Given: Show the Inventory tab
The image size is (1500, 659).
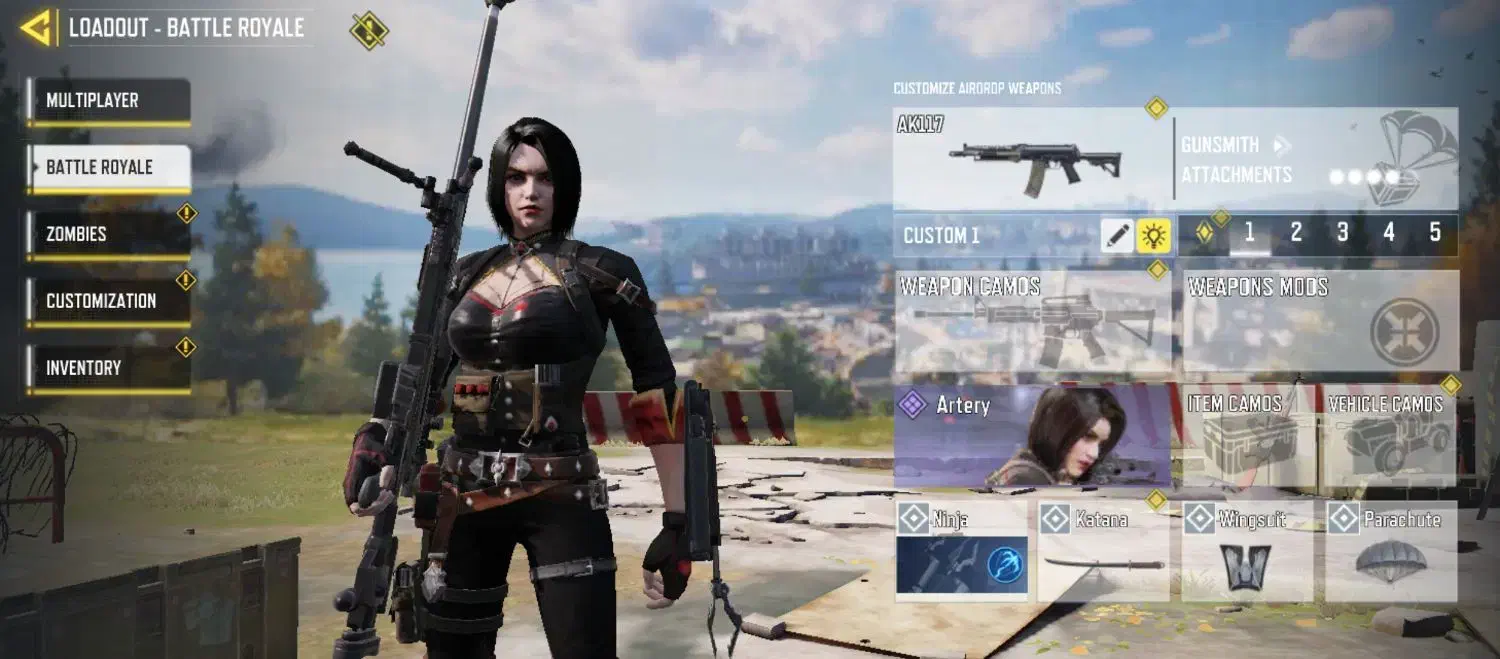Looking at the screenshot, I should [x=108, y=368].
